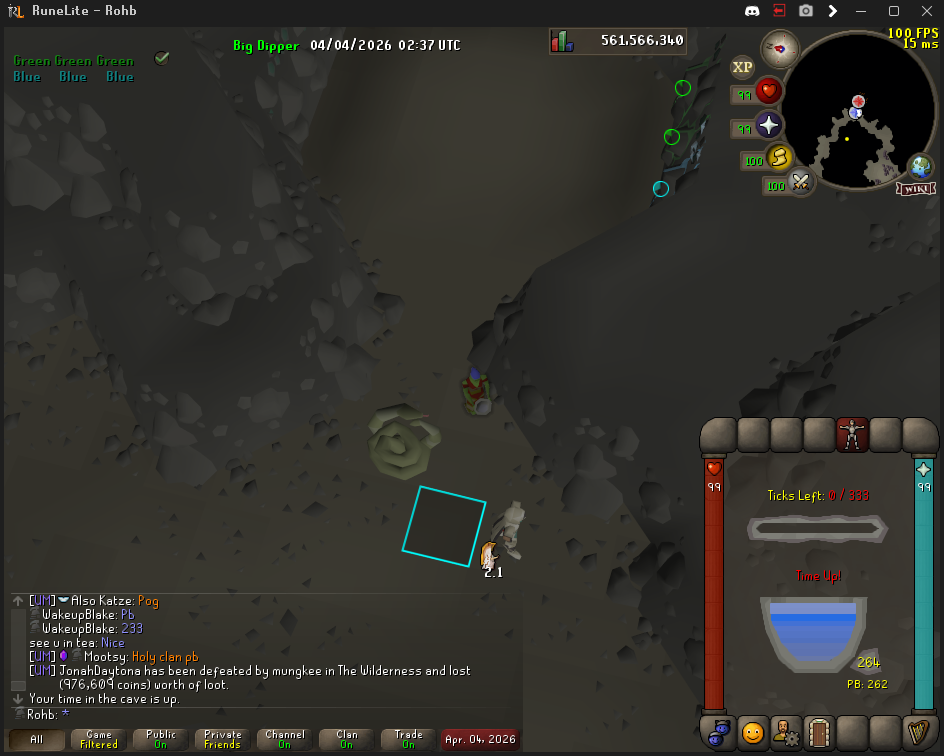
Task: Switch to the All chat tab
Action: pyautogui.click(x=37, y=740)
